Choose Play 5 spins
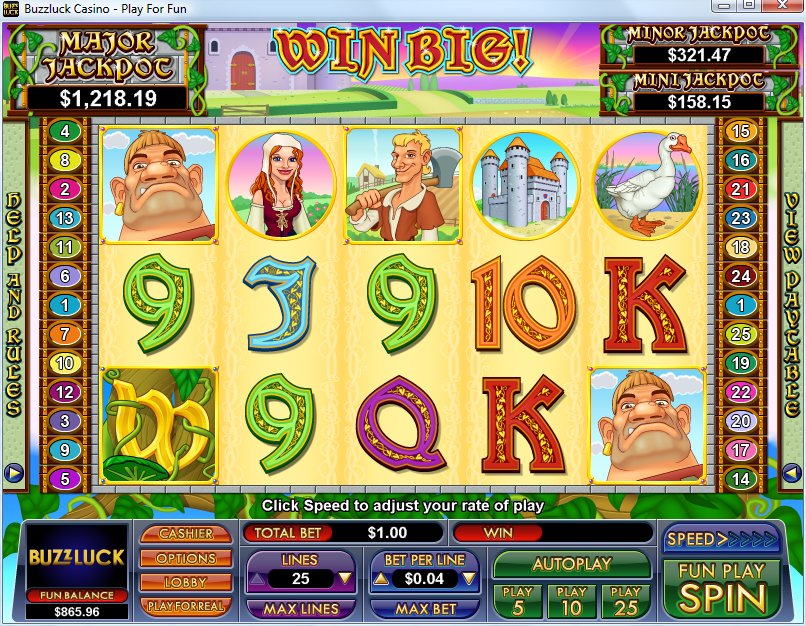 pyautogui.click(x=517, y=599)
